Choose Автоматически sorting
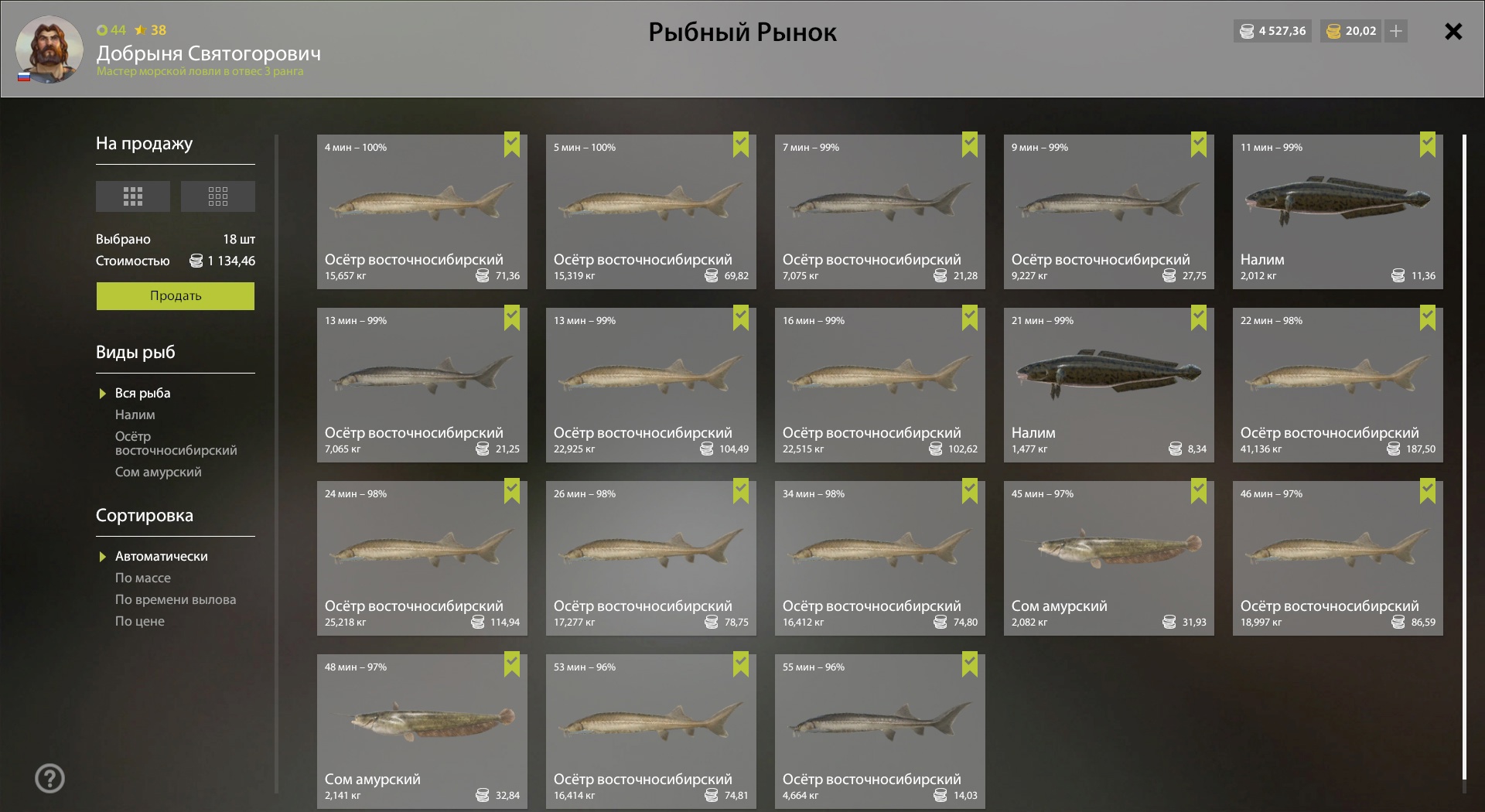1485x812 pixels. coord(161,556)
